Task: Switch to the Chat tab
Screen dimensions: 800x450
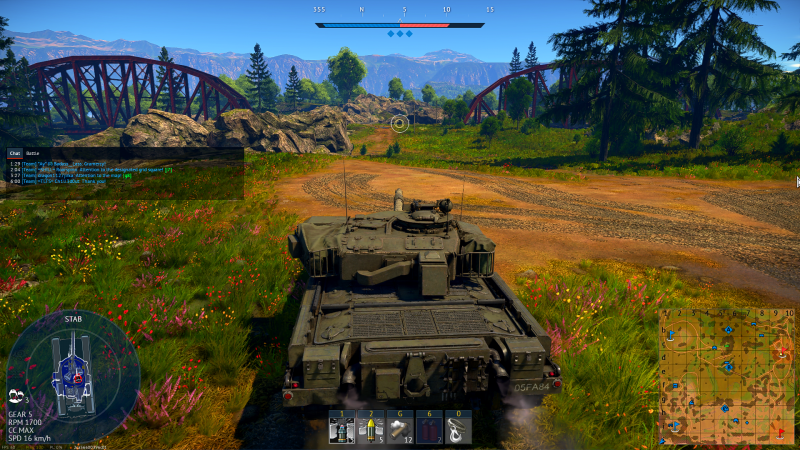Action: coord(15,153)
